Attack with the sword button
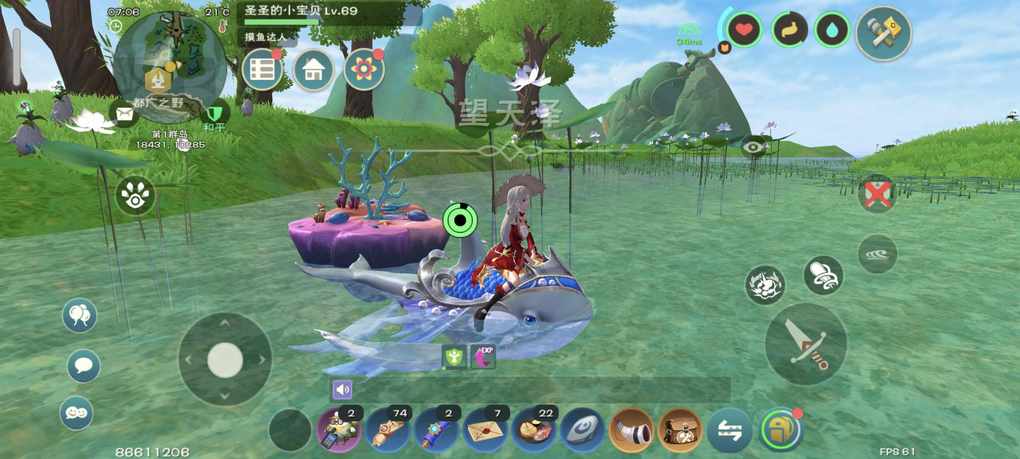The width and height of the screenshot is (1020, 459). pyautogui.click(x=806, y=343)
